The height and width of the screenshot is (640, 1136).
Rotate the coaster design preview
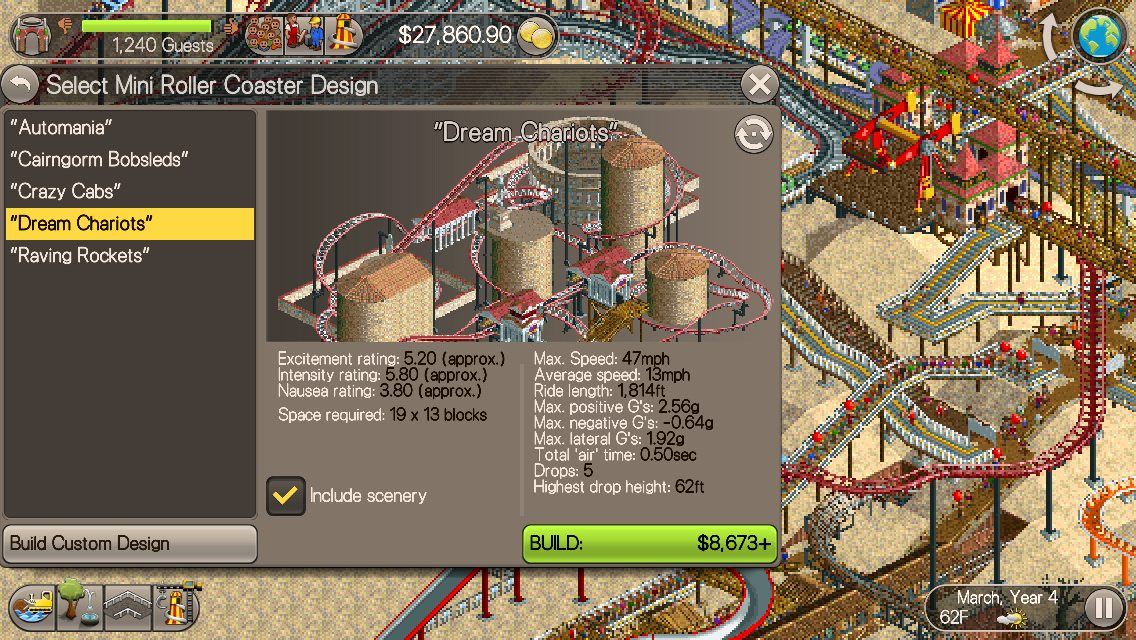coord(753,135)
